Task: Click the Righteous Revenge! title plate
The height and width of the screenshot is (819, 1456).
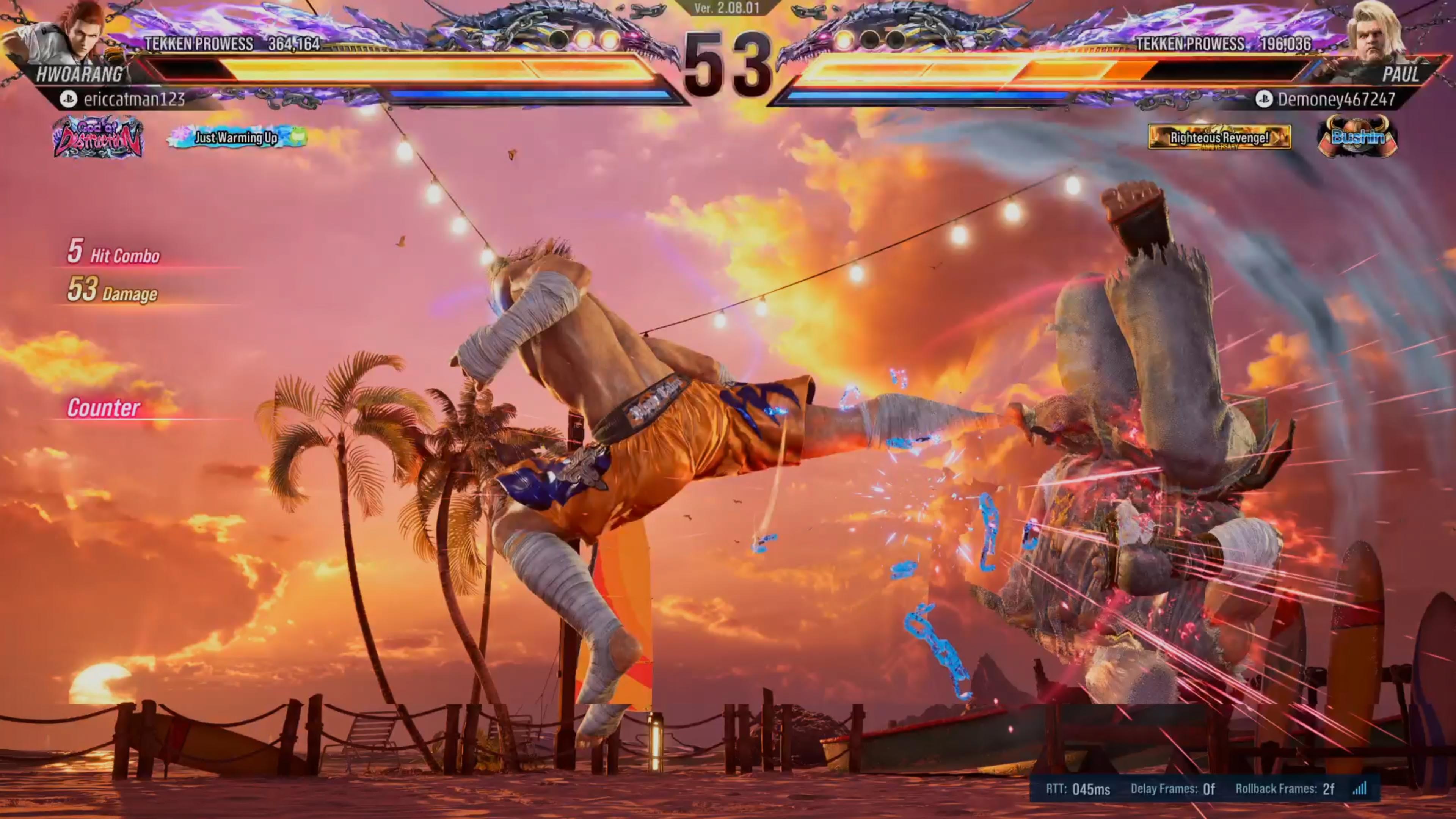Action: (1219, 137)
